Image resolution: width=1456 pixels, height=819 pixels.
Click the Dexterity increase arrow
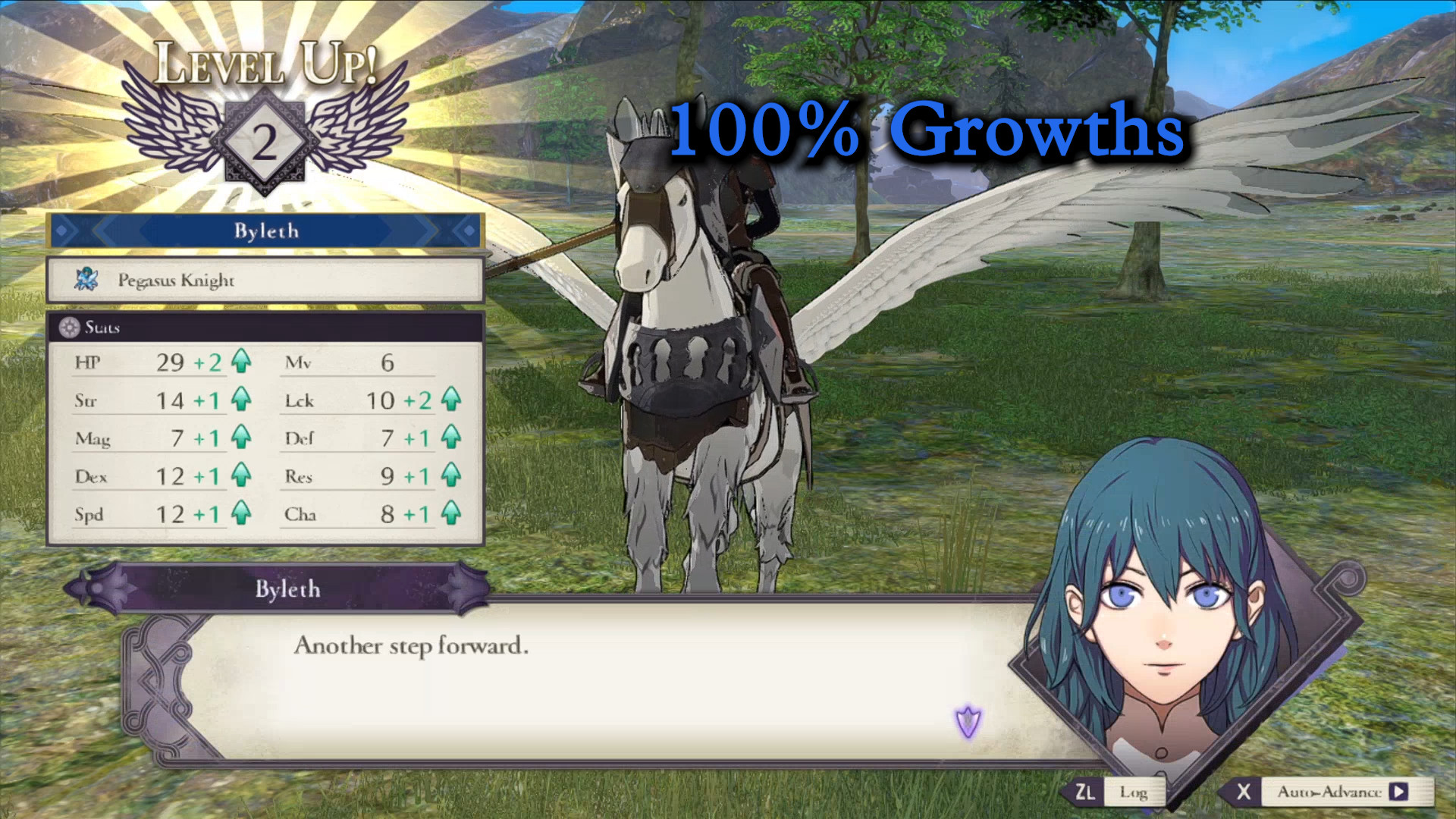pyautogui.click(x=243, y=476)
